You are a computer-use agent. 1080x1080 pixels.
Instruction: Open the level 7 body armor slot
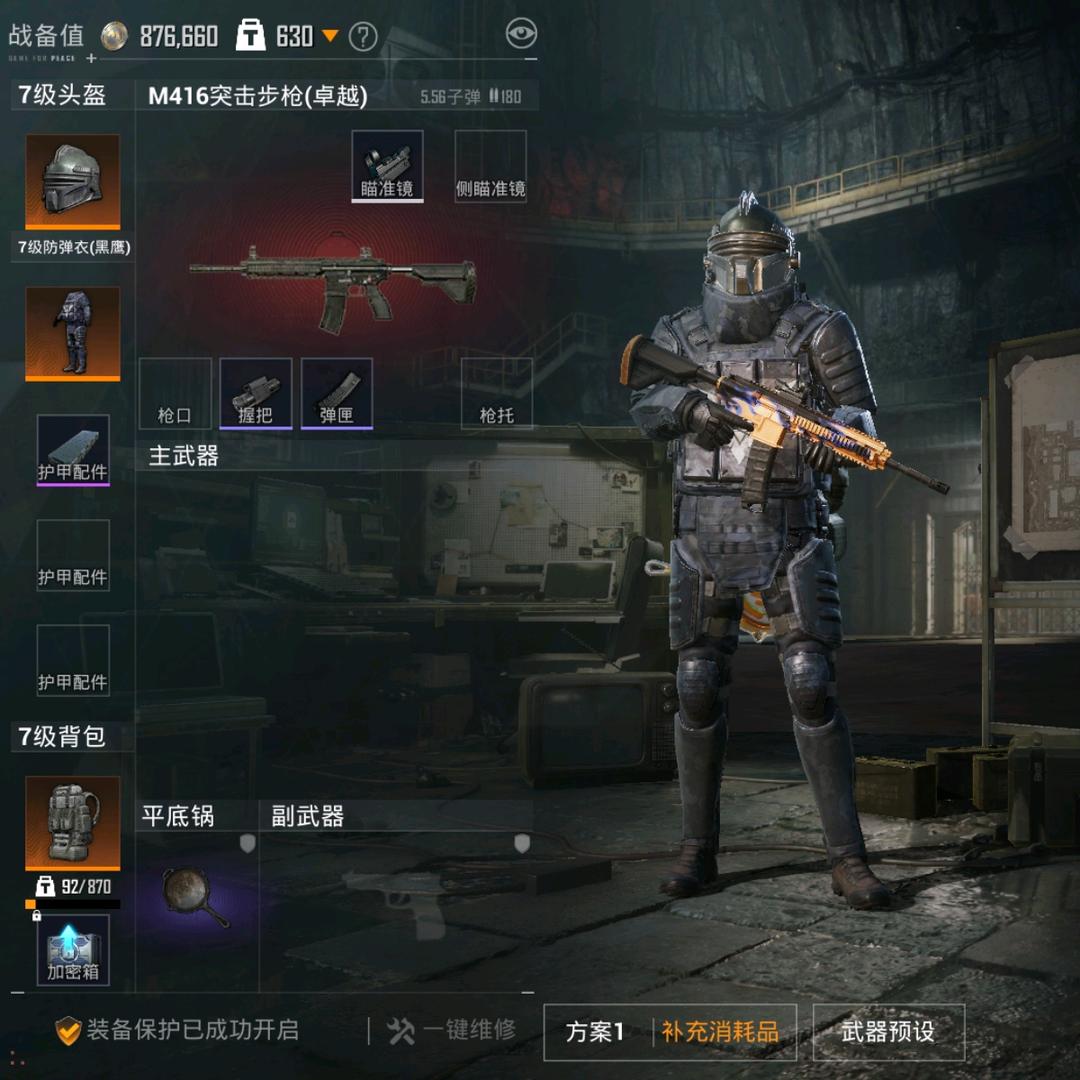coord(72,334)
